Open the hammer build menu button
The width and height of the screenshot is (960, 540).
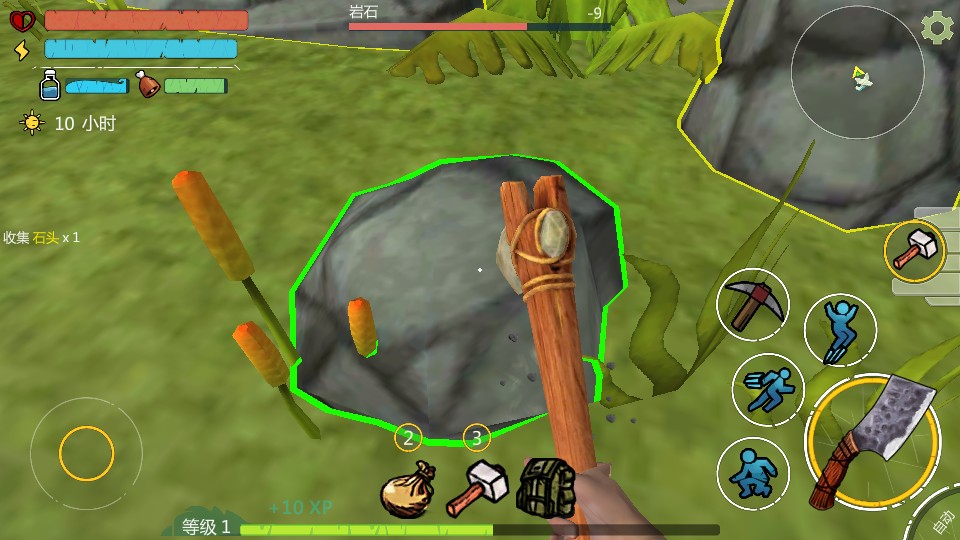coord(914,250)
